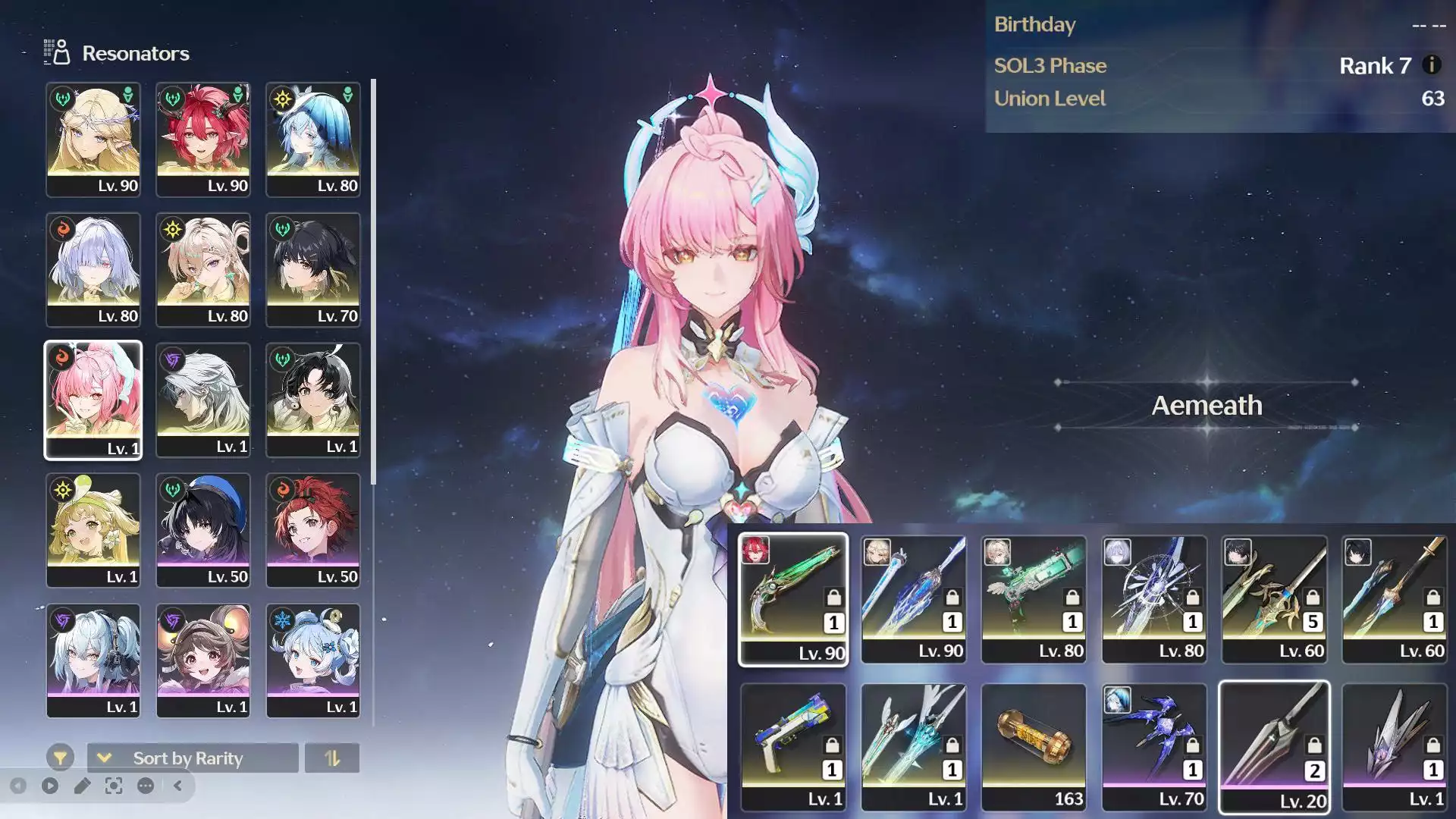Click the overlay play button
1456x819 pixels.
pos(50,786)
